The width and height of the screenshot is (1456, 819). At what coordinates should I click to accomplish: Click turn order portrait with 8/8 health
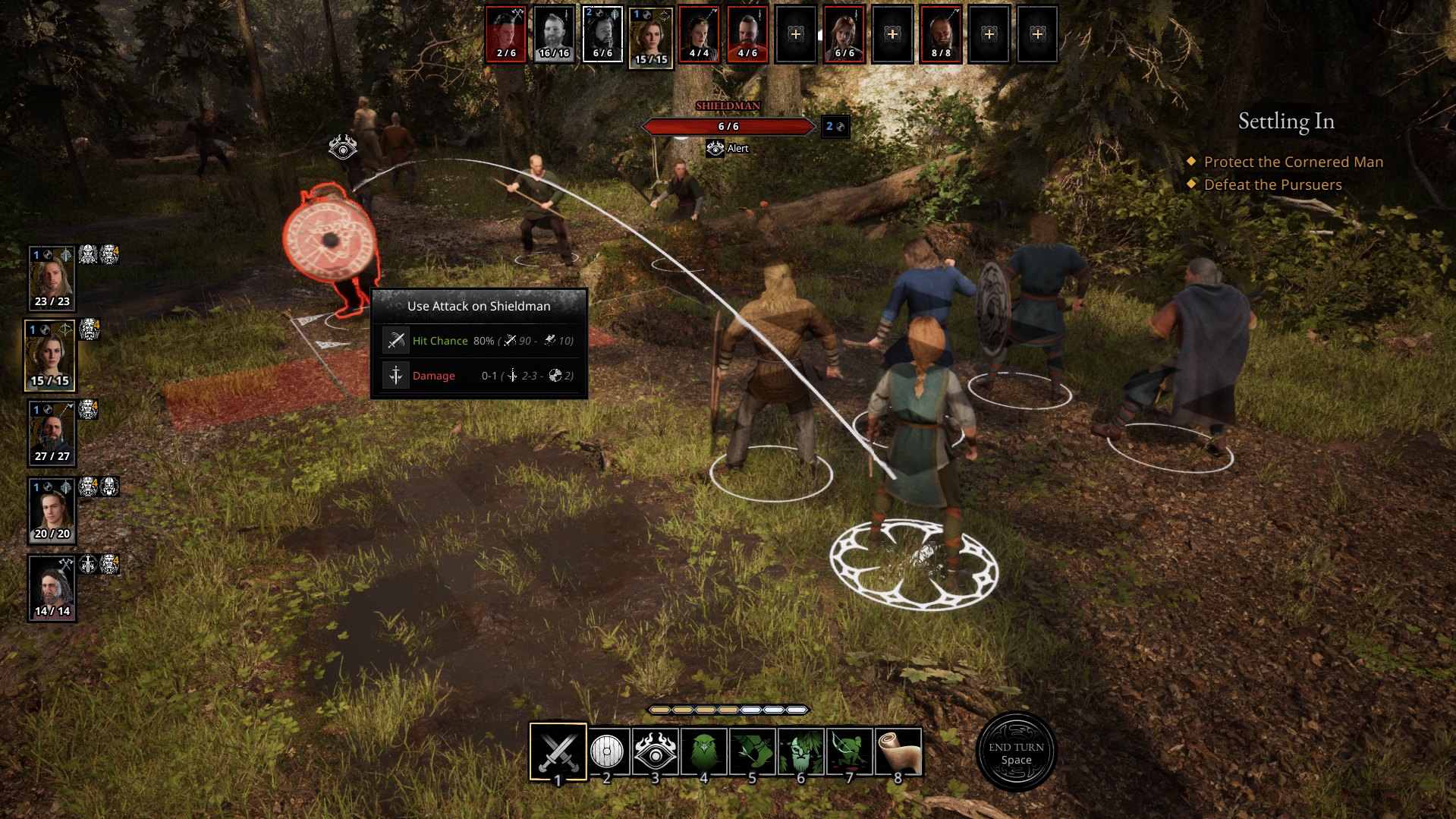941,34
